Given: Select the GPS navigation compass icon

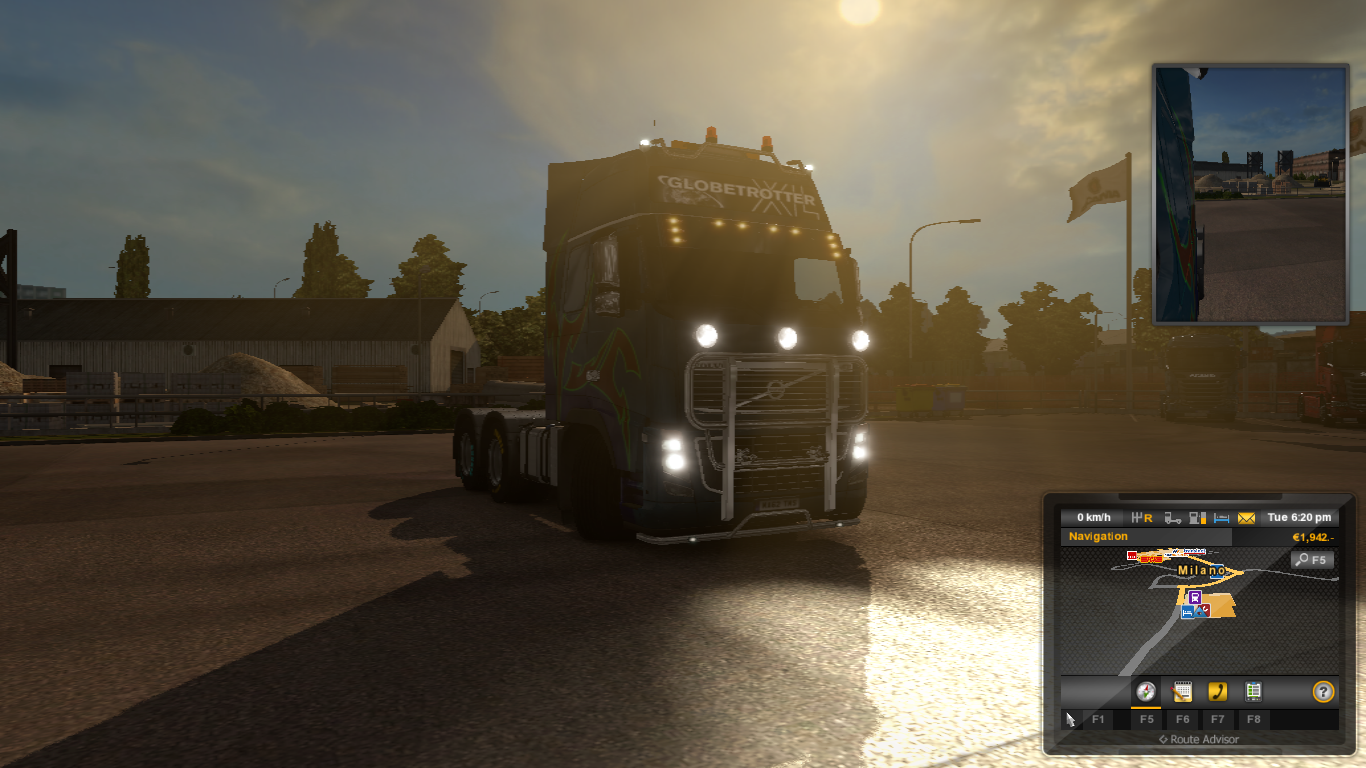Looking at the screenshot, I should pos(1146,692).
